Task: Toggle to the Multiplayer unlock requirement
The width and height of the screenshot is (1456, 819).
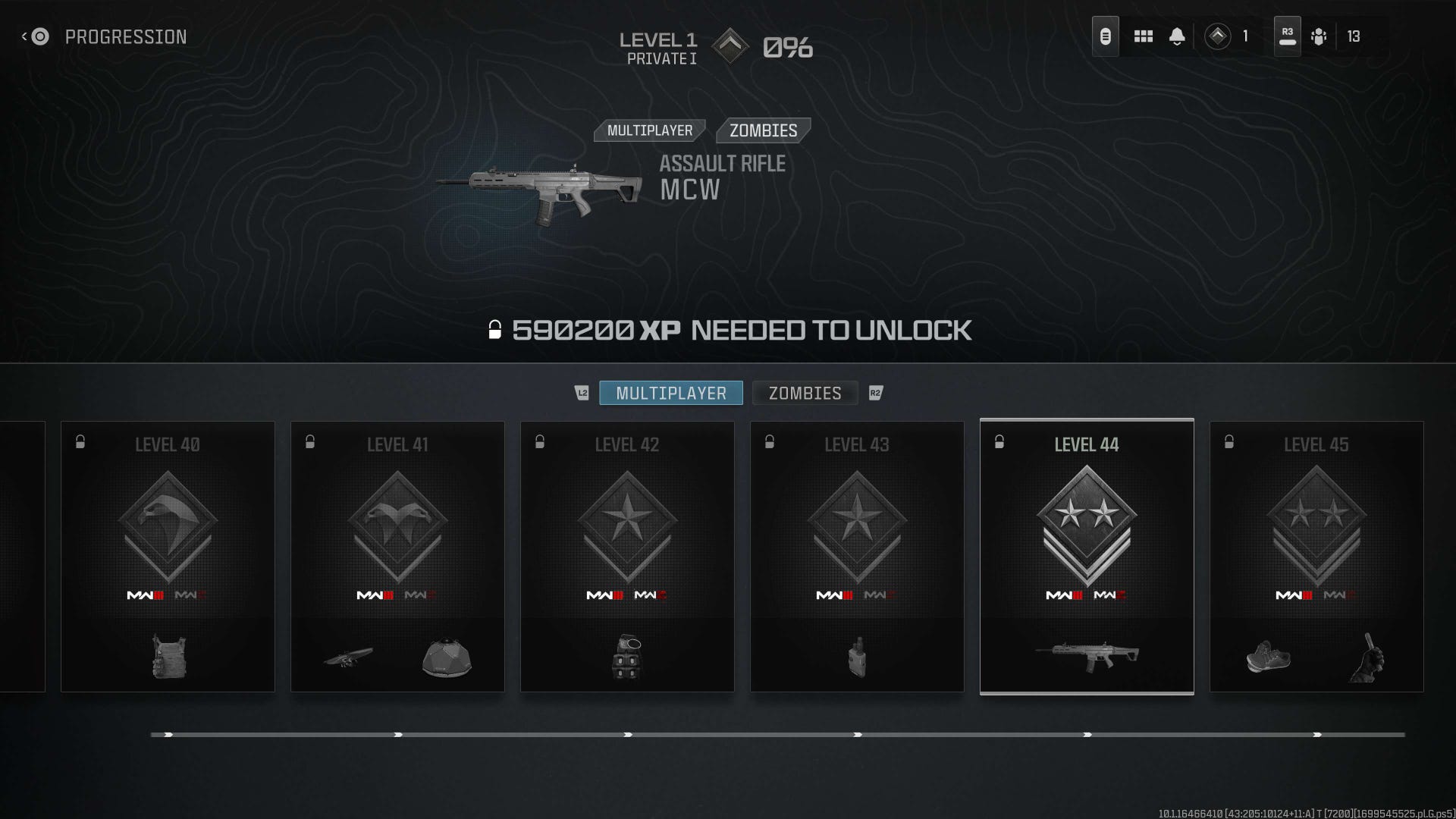Action: [649, 130]
